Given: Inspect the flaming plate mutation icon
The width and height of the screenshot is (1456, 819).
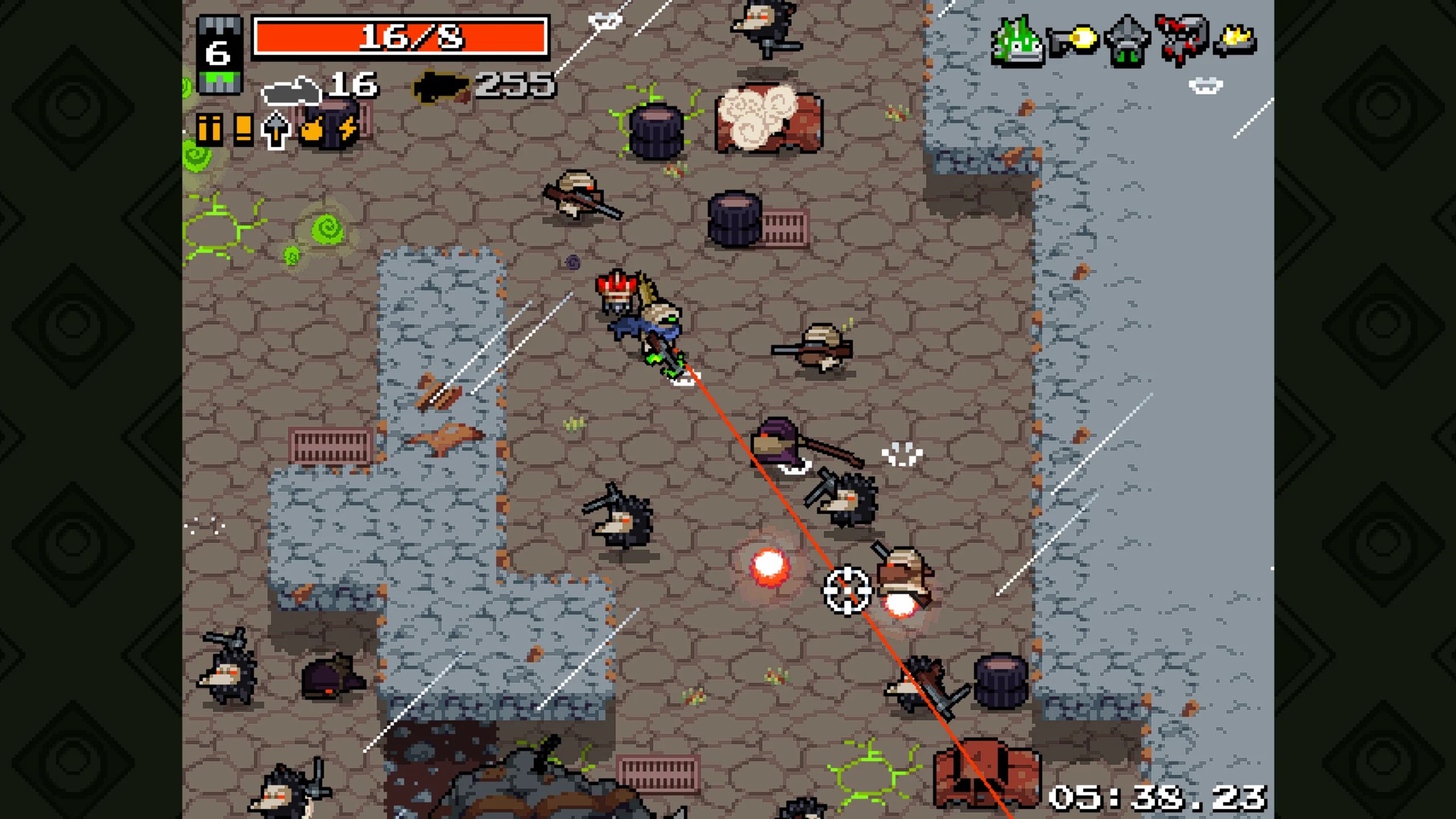Looking at the screenshot, I should [1235, 41].
